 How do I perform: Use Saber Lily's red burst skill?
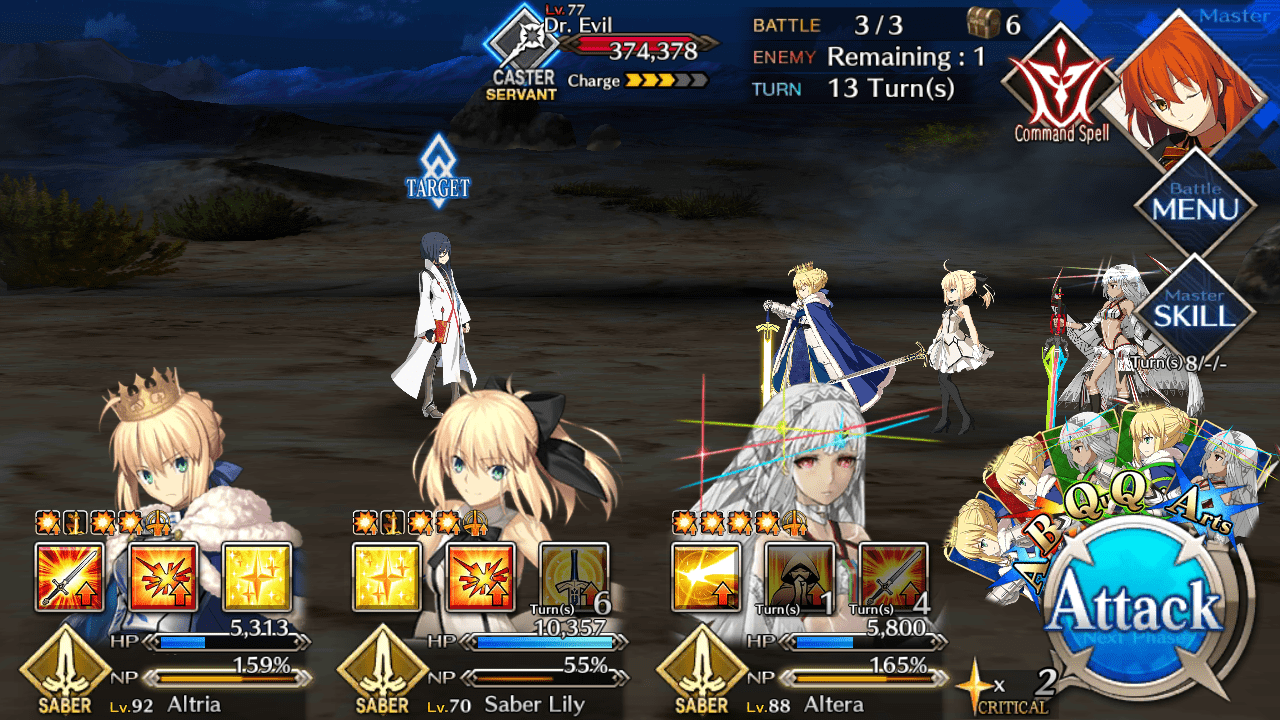tap(481, 577)
